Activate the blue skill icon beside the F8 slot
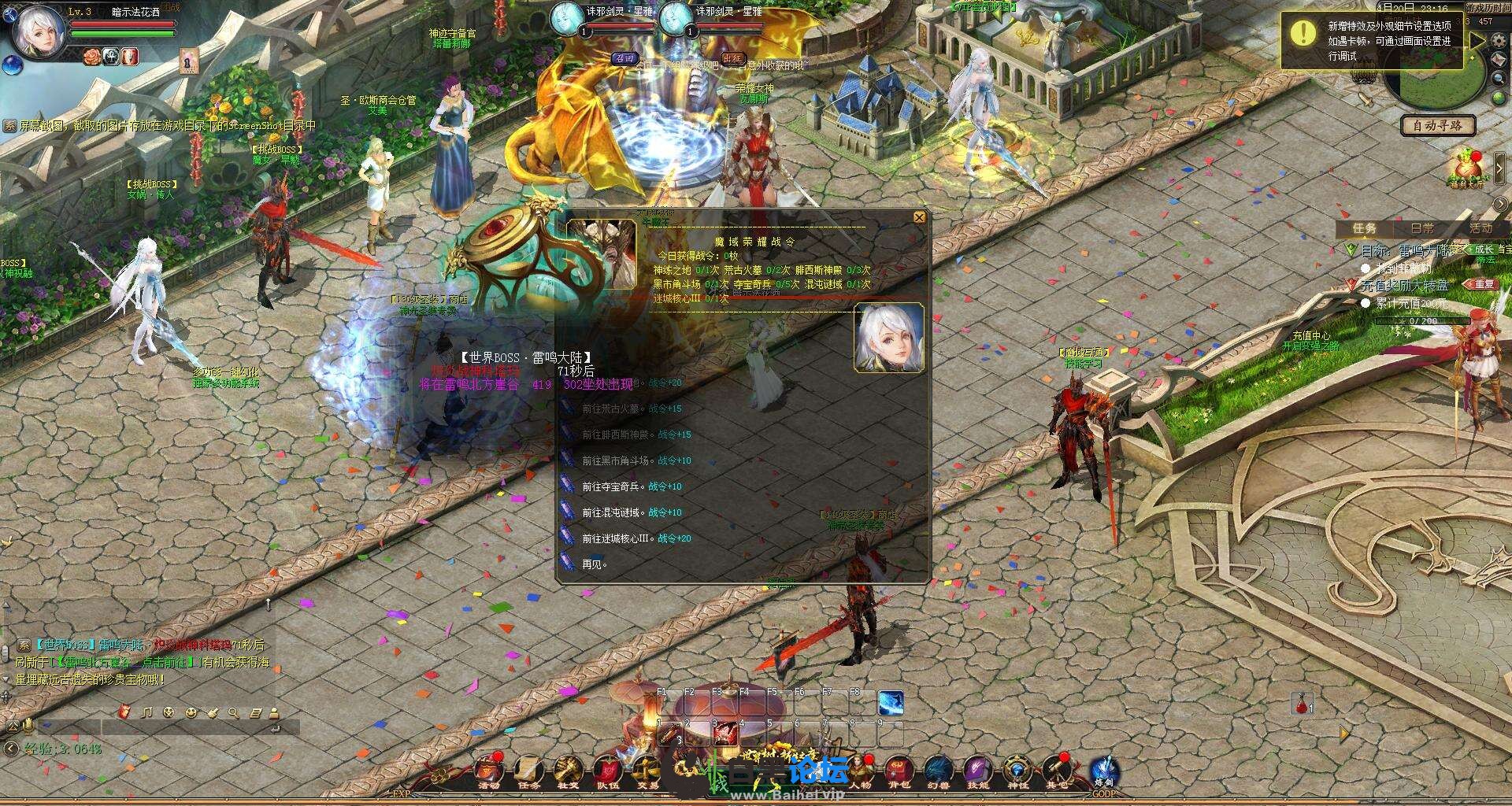 click(x=890, y=703)
